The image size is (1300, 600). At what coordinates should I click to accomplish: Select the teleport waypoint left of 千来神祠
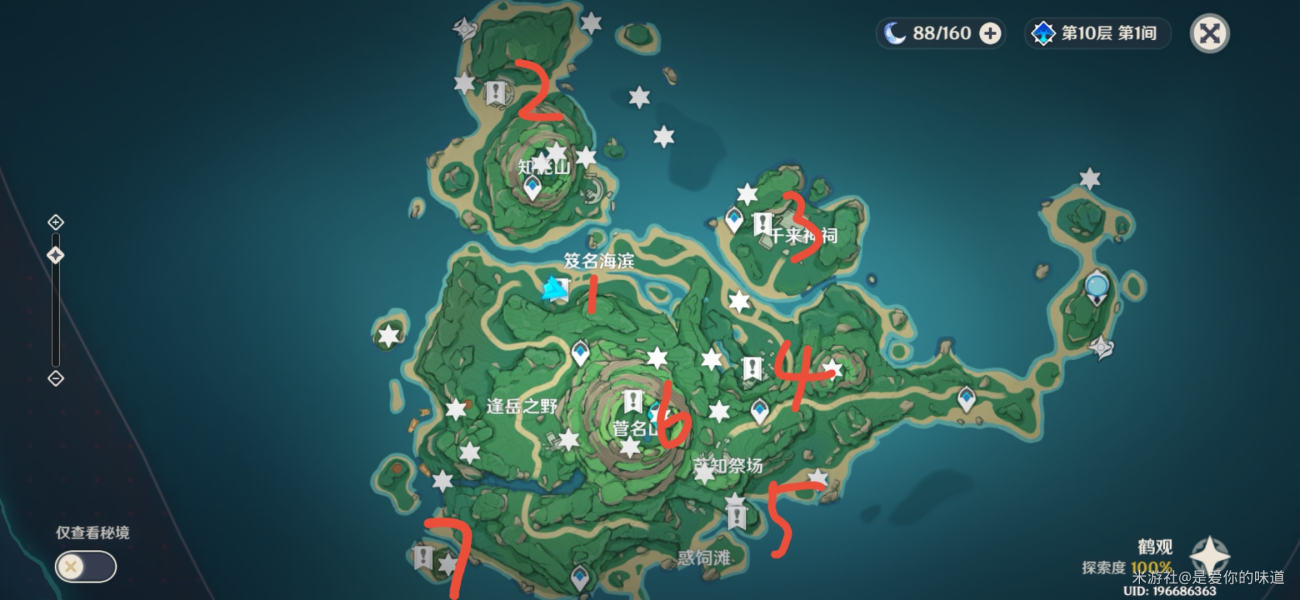(x=735, y=218)
